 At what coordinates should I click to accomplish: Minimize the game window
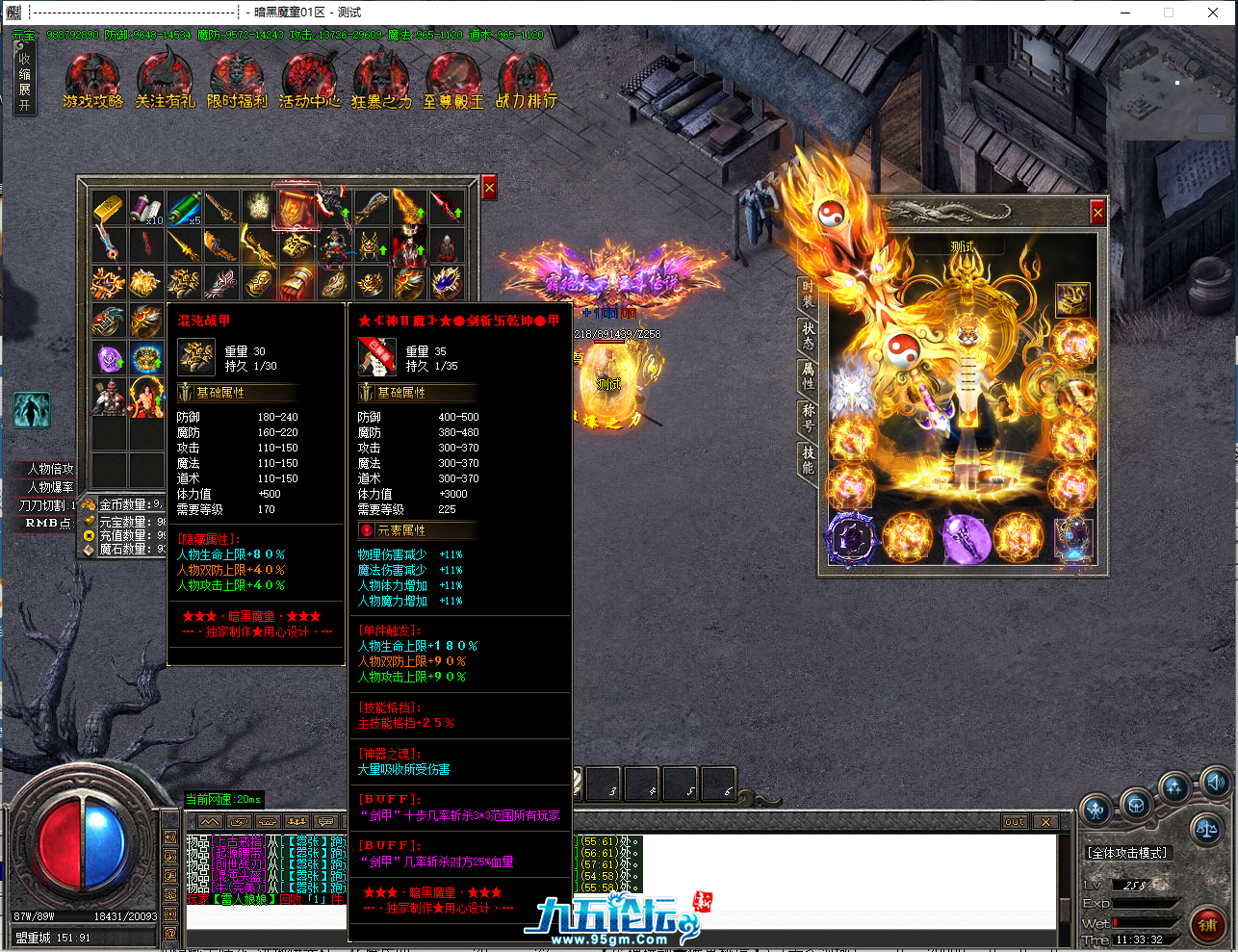coord(1124,13)
